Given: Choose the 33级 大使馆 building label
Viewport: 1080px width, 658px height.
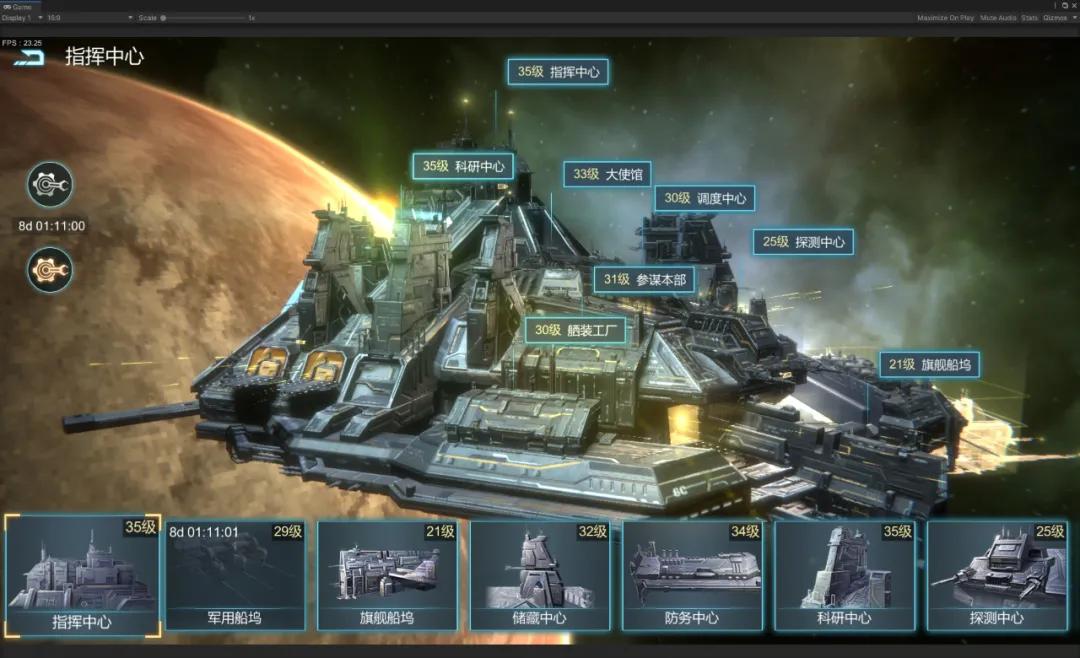Looking at the screenshot, I should tap(607, 174).
